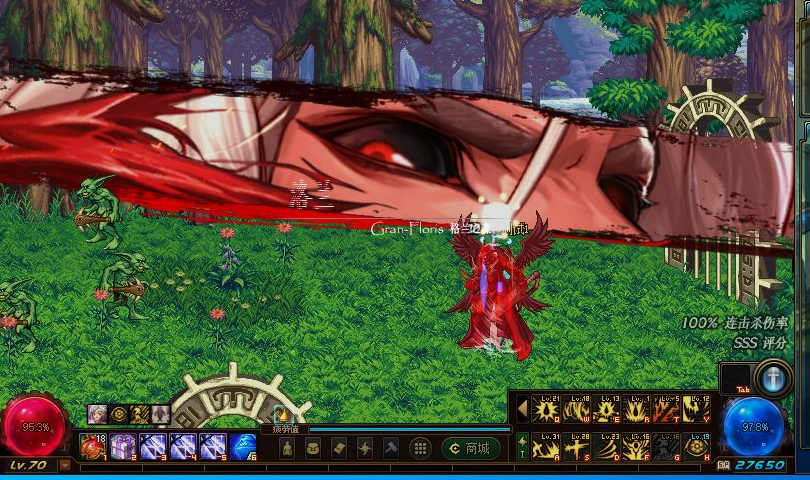The width and height of the screenshot is (810, 480).
Task: Open the quest scroll icon
Action: coord(338,449)
